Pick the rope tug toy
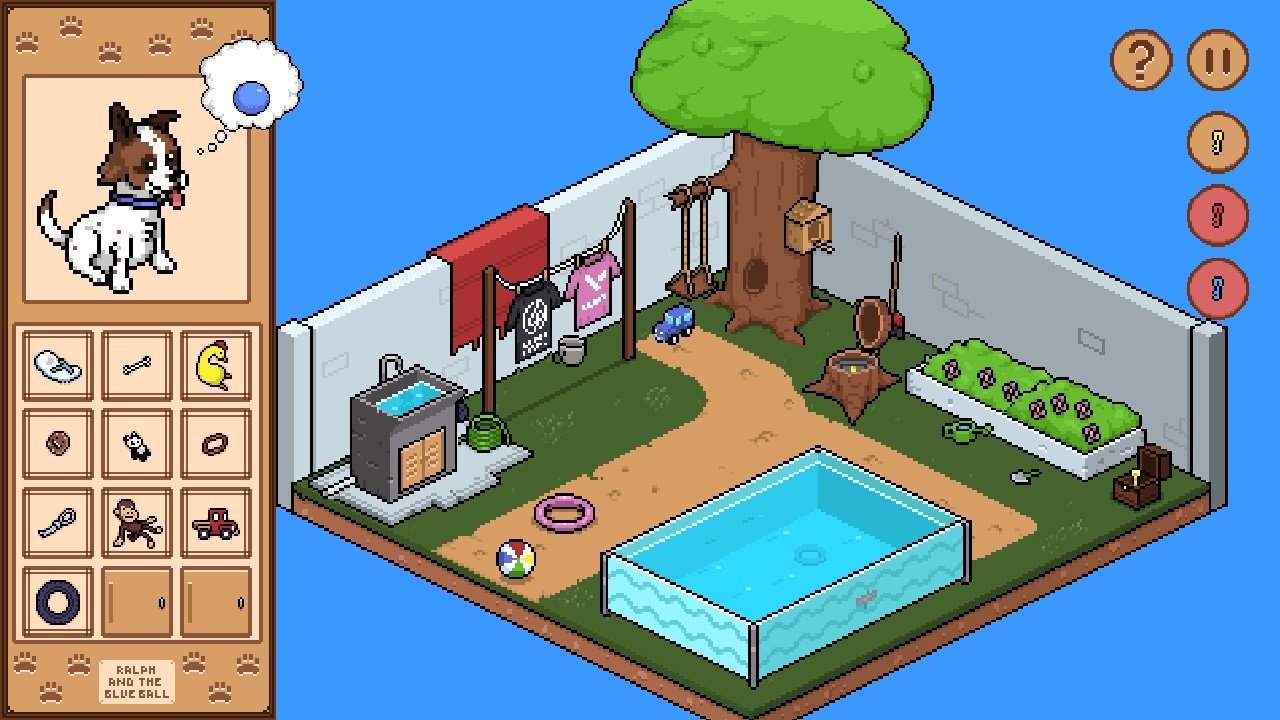Screen dimensions: 1280x720 tap(55, 521)
